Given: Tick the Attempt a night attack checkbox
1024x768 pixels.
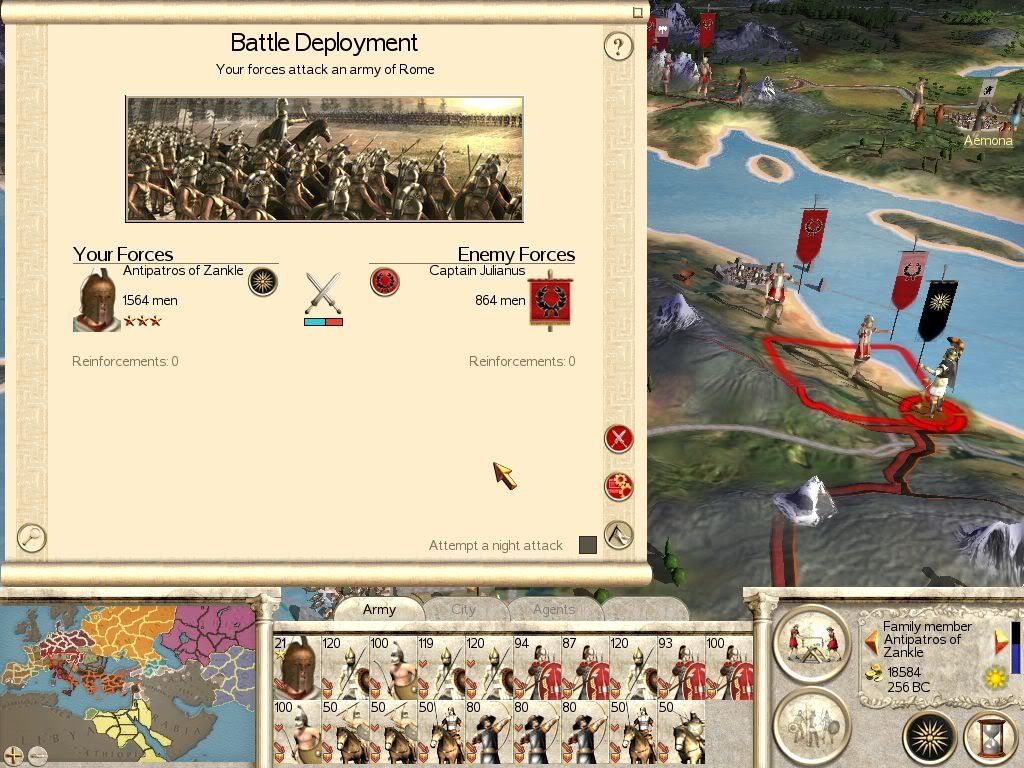Looking at the screenshot, I should (588, 545).
